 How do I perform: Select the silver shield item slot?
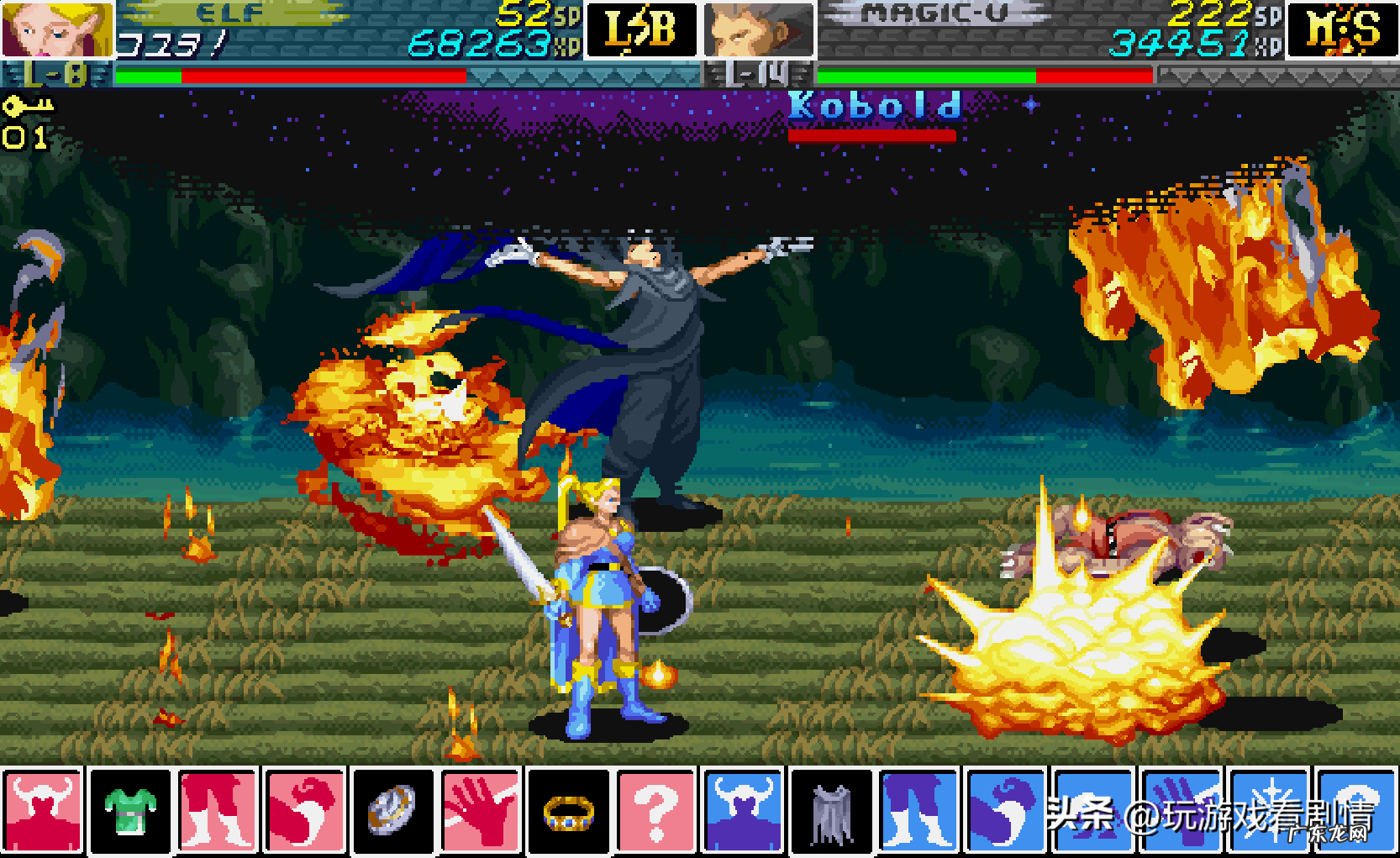click(393, 811)
